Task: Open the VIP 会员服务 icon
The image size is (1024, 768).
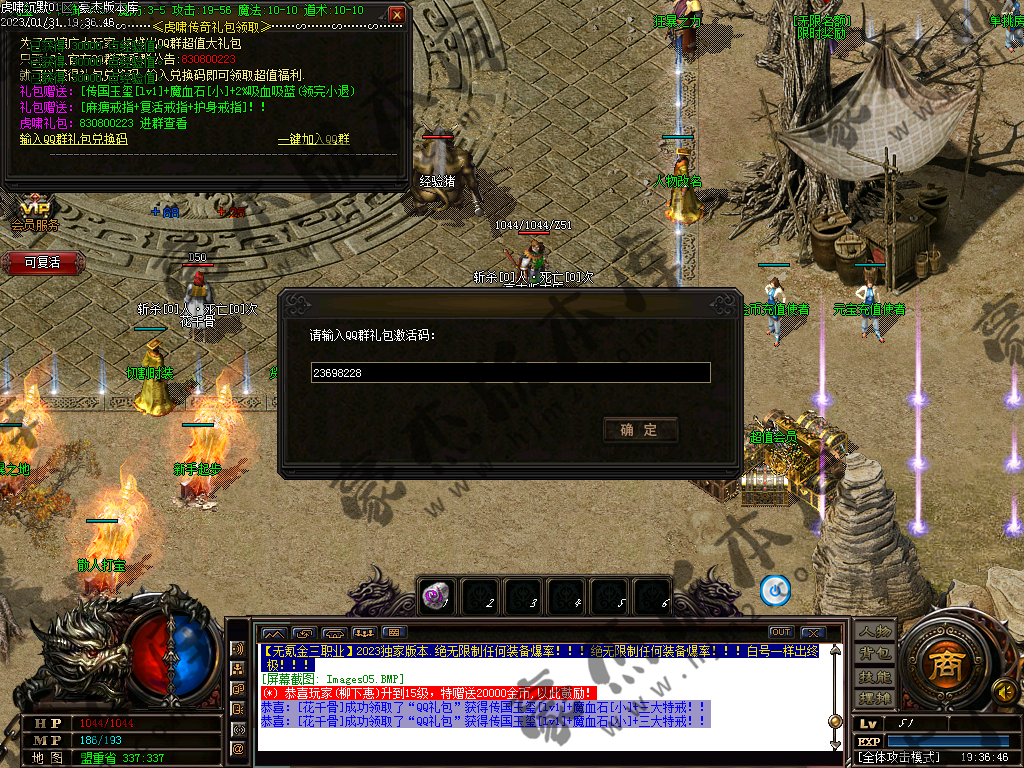Action: (x=35, y=213)
